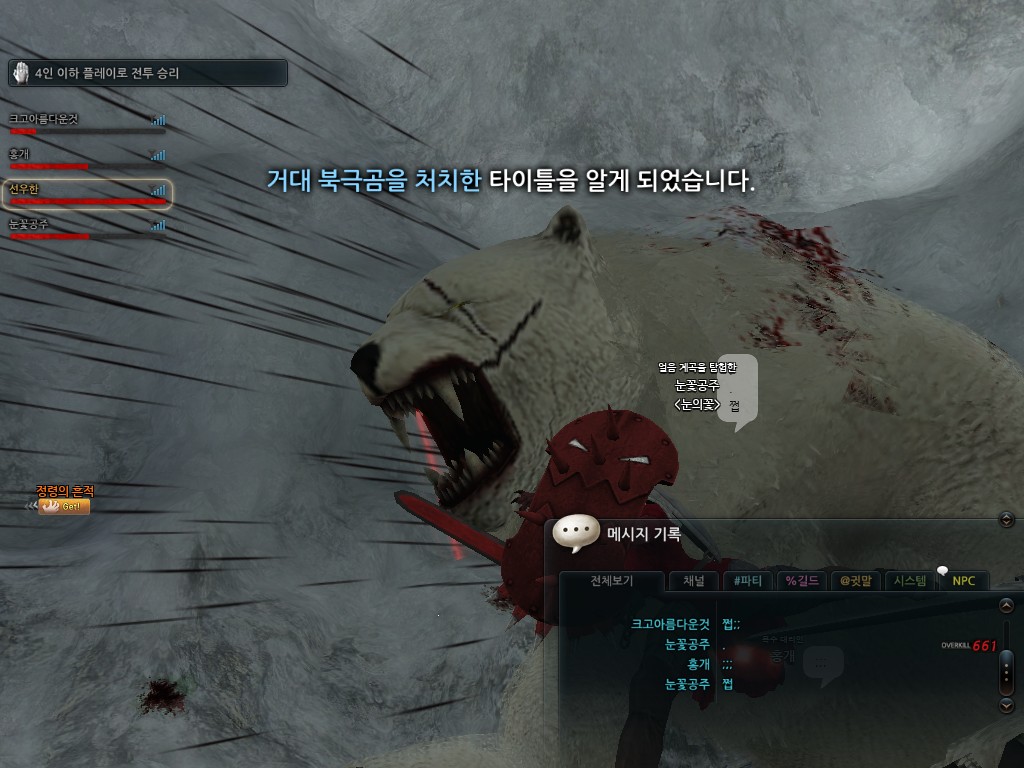Switch to the @귓말 whisper tab

coord(857,581)
